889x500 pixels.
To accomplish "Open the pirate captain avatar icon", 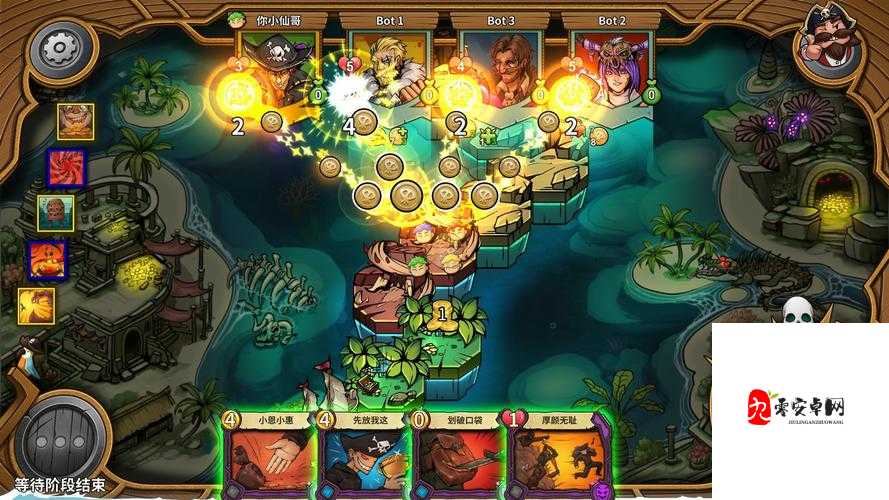I will 829,40.
